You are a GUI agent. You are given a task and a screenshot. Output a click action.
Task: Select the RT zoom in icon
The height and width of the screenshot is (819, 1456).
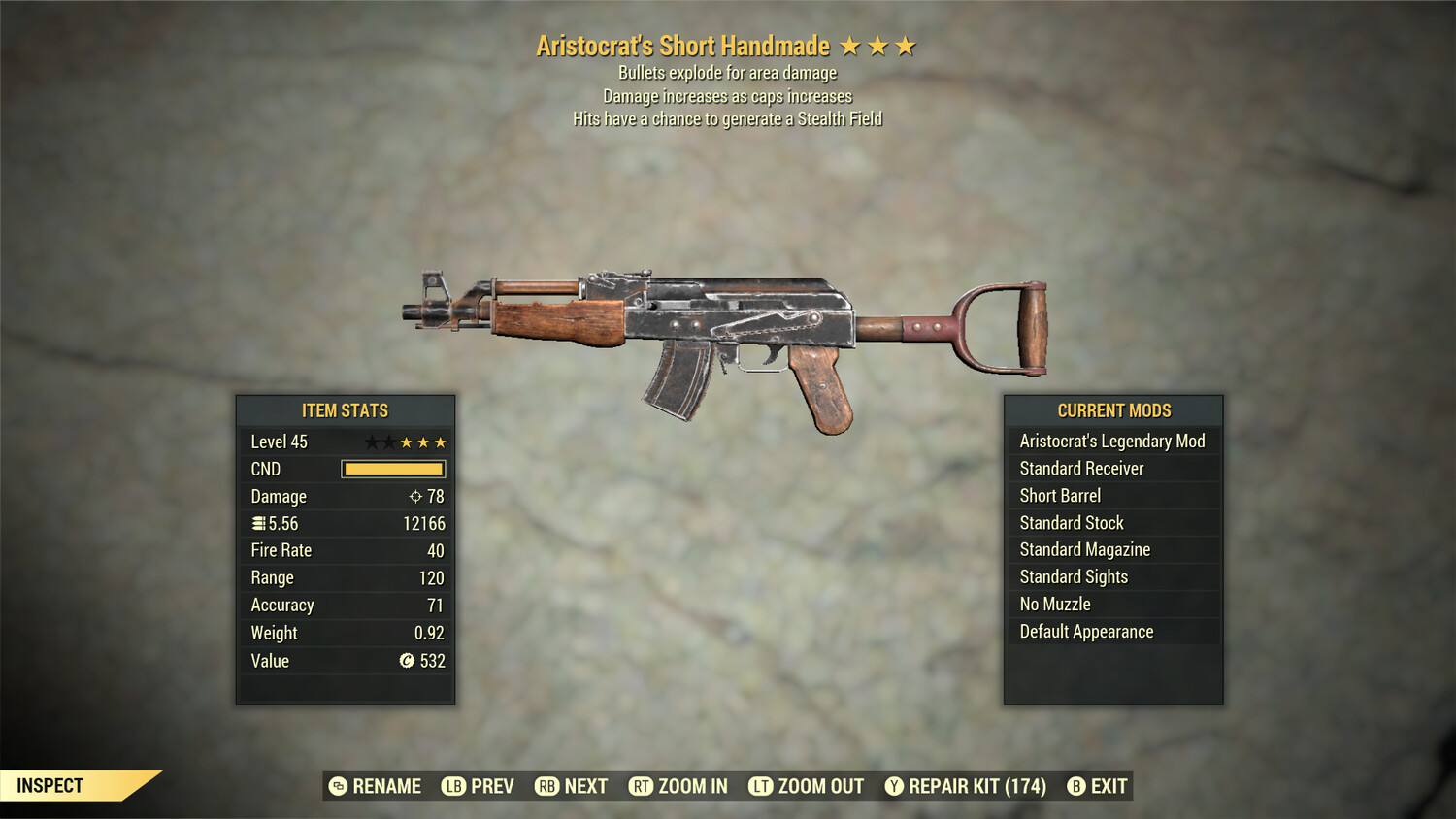(642, 786)
